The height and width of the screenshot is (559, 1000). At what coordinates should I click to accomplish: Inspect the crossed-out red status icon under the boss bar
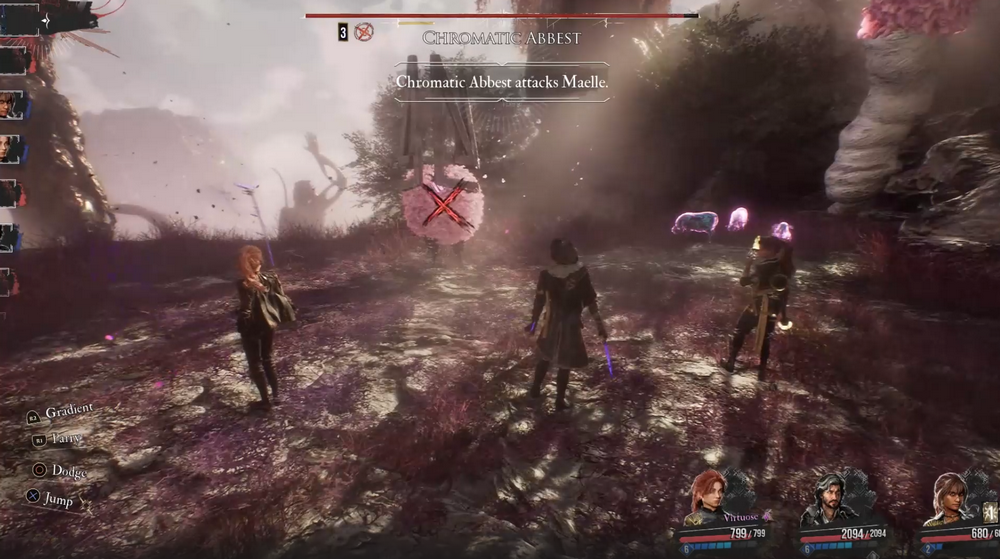tap(364, 32)
